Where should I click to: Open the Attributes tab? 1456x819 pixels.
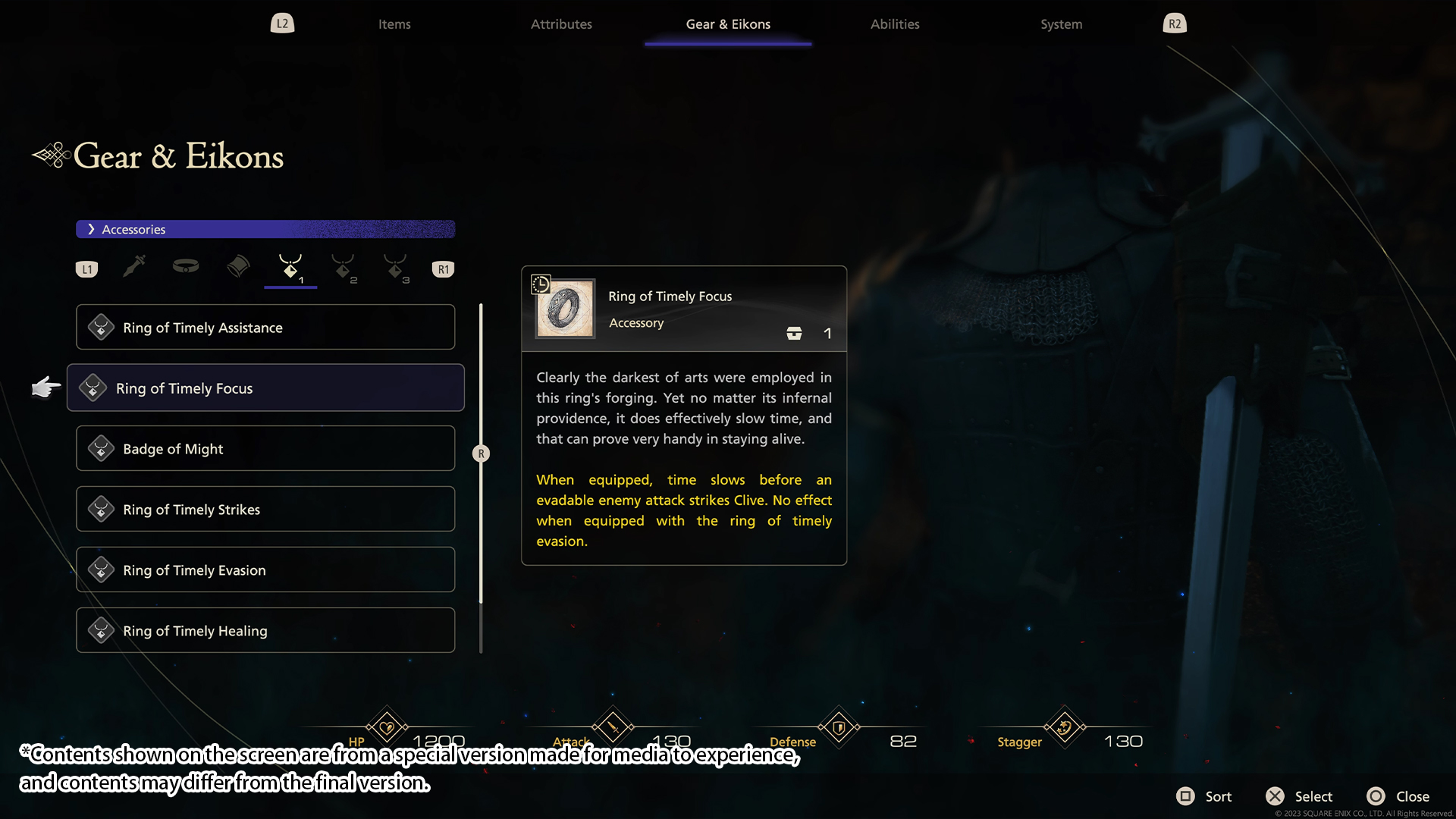(x=561, y=24)
